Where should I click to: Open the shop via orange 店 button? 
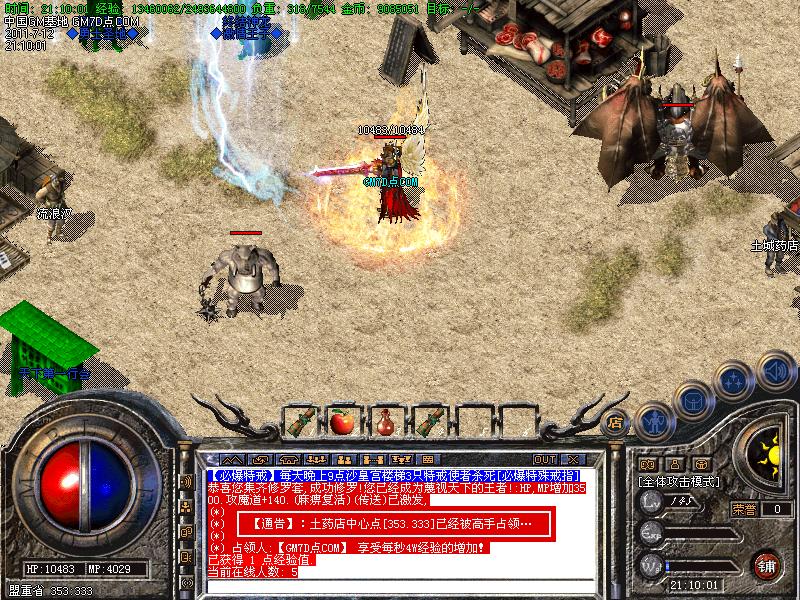pos(616,421)
